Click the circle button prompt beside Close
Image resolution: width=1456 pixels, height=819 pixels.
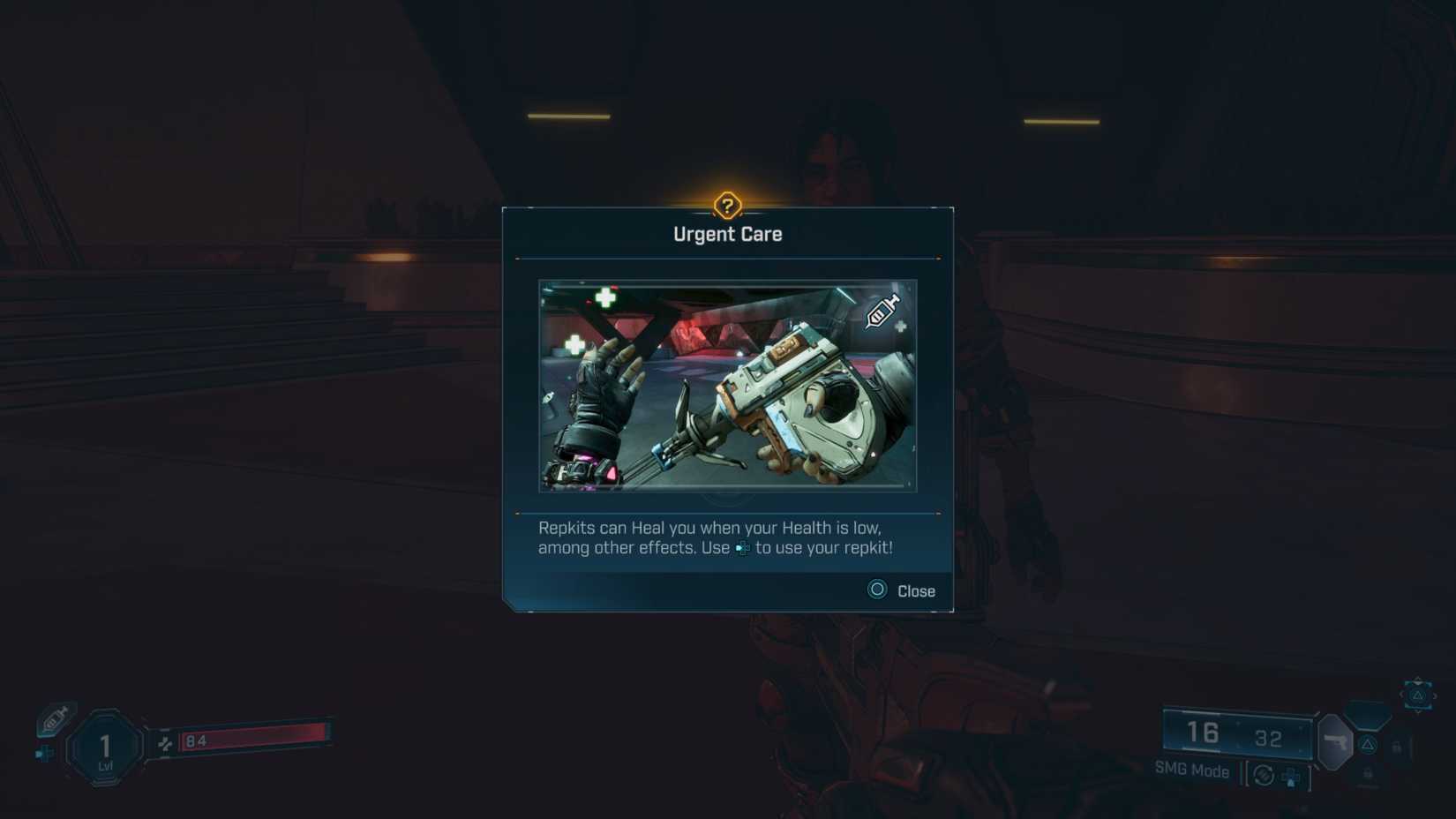tap(876, 590)
